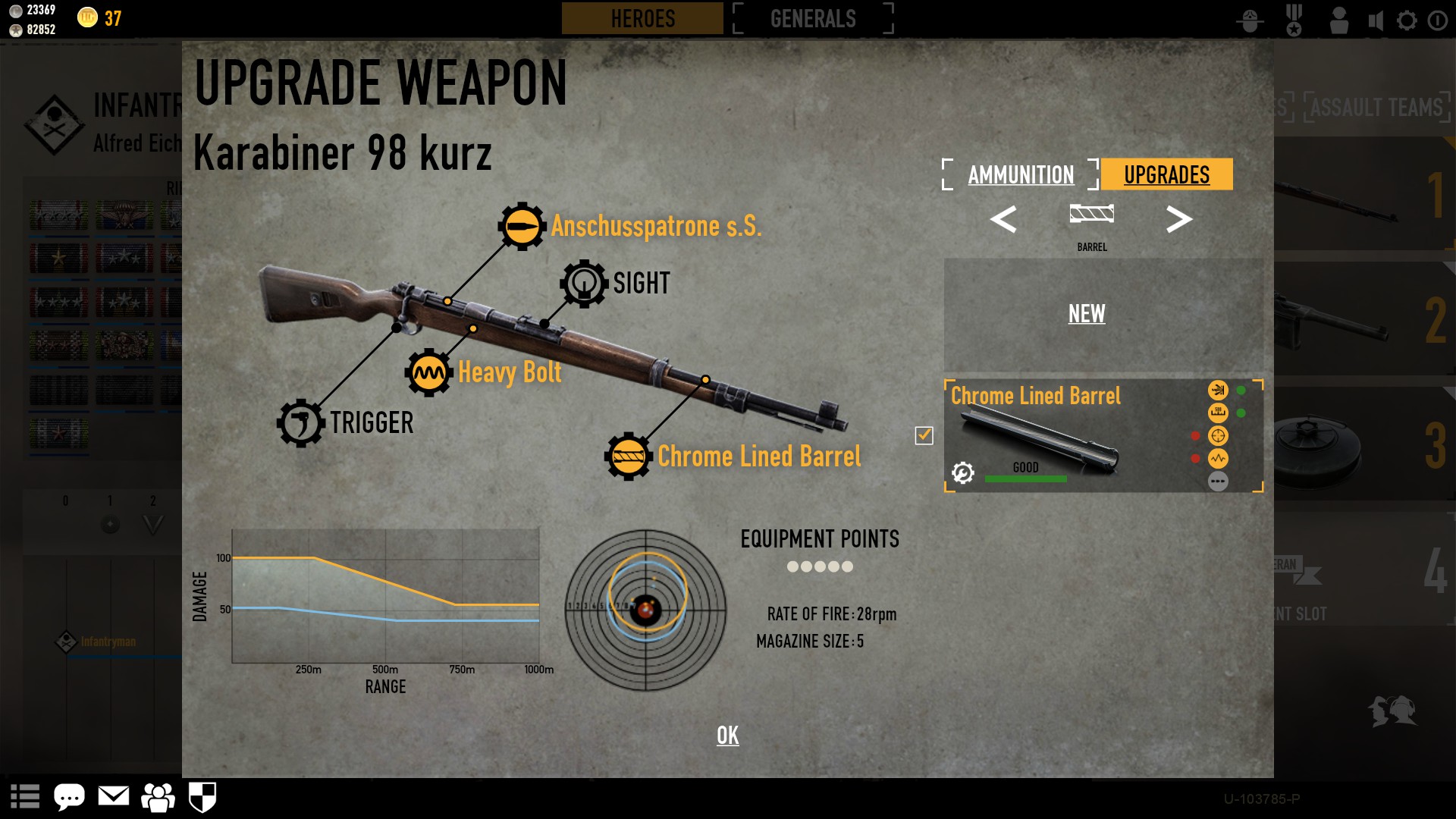This screenshot has width=1456, height=819.
Task: Toggle the Chrome Lined Barrel checkbox
Action: coord(924,435)
